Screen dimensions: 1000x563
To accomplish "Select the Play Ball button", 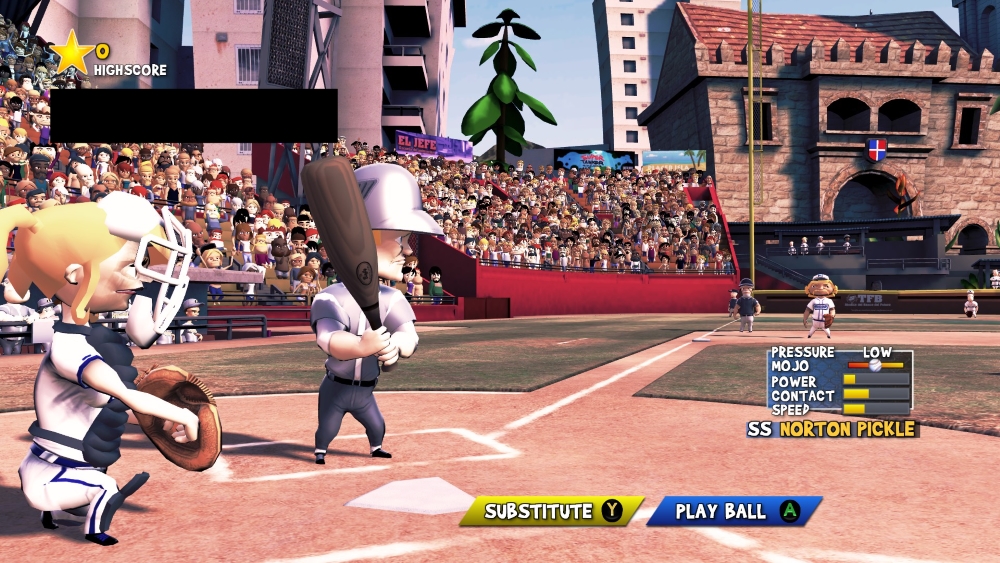I will (x=735, y=511).
